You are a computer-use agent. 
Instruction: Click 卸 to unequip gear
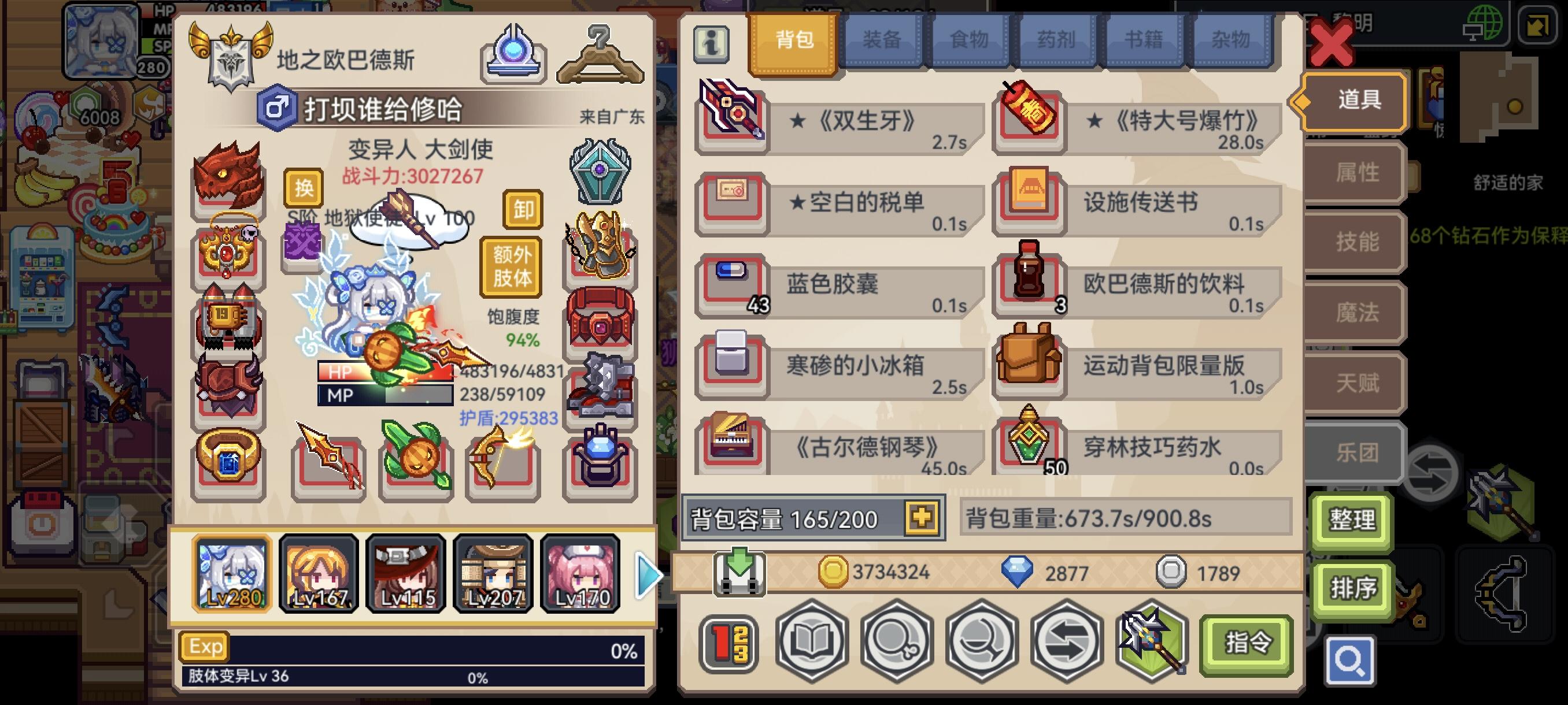[x=522, y=210]
